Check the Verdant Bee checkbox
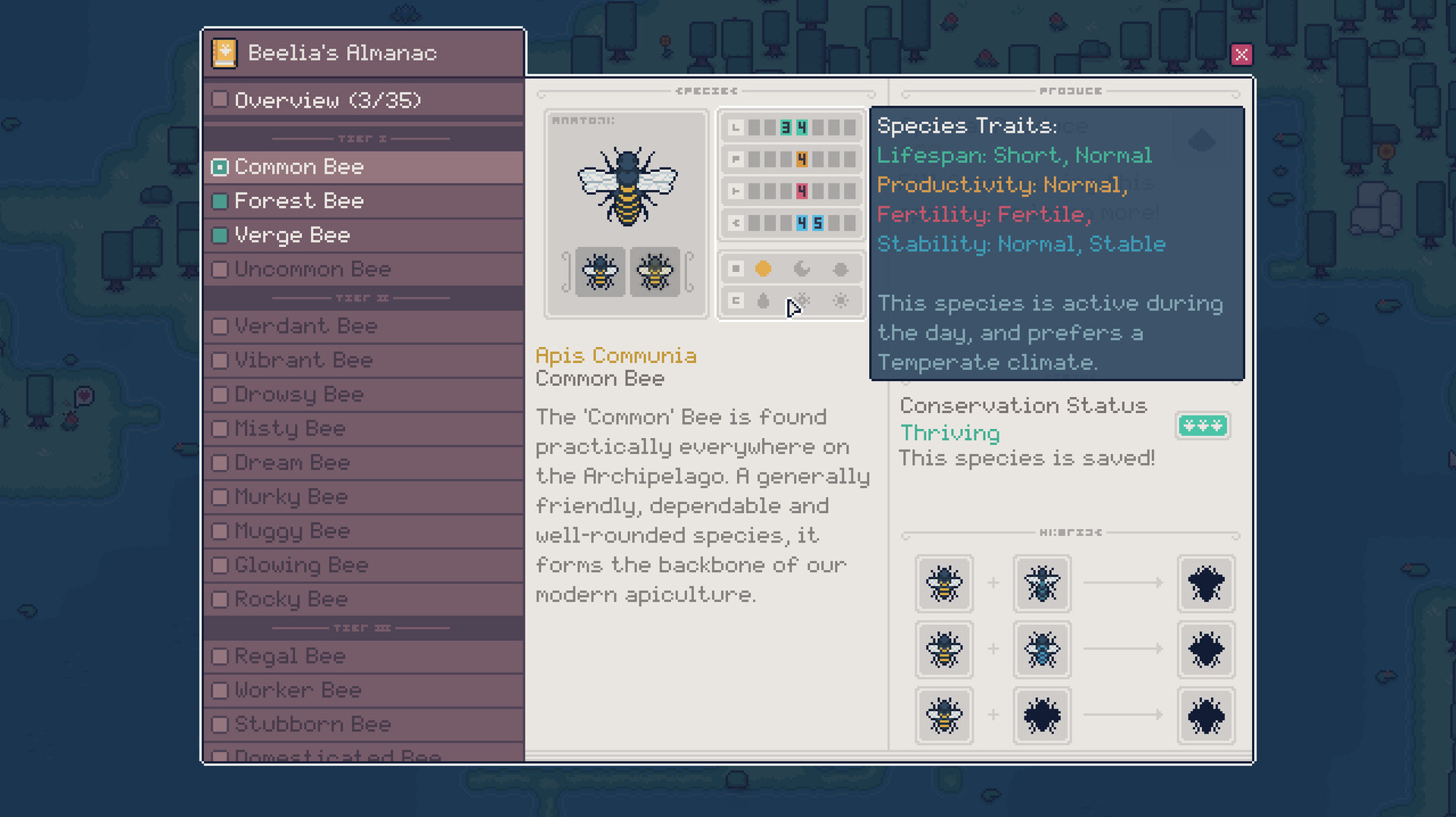Viewport: 1456px width, 817px height. click(220, 326)
